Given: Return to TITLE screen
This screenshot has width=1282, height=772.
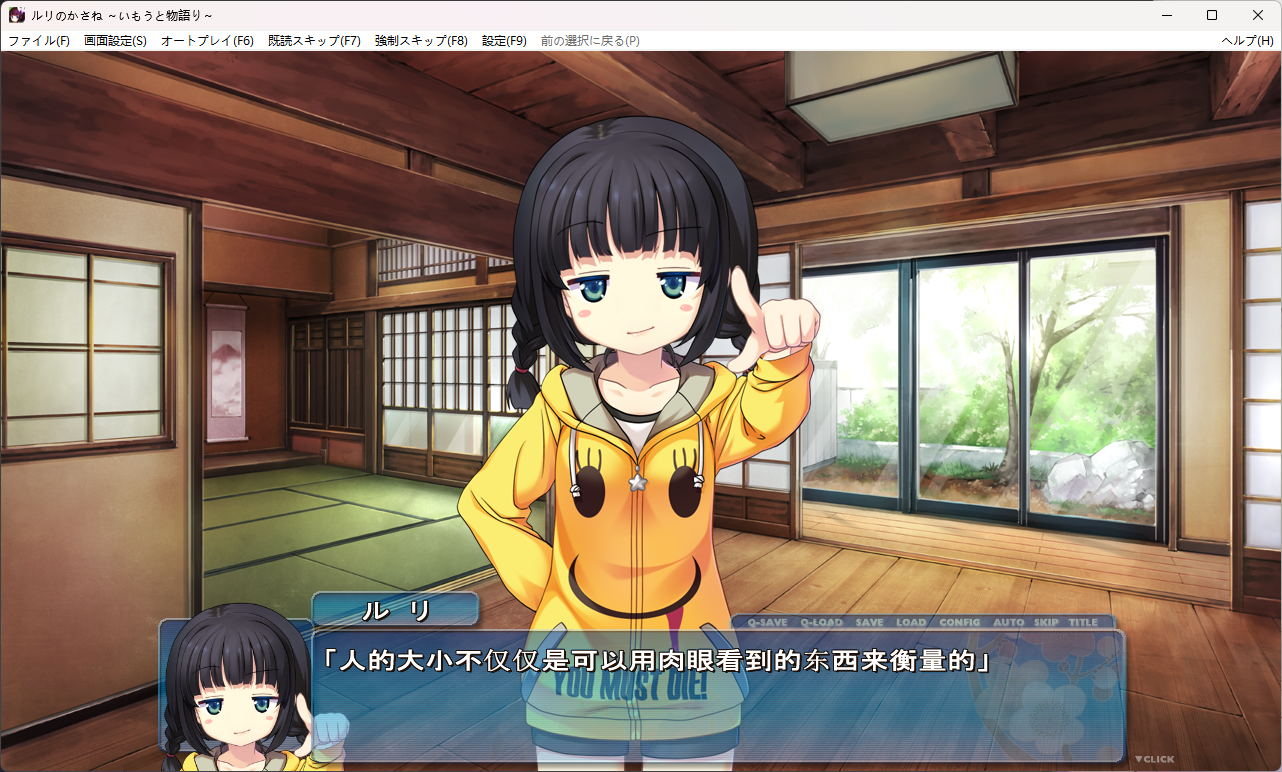Looking at the screenshot, I should (1083, 622).
